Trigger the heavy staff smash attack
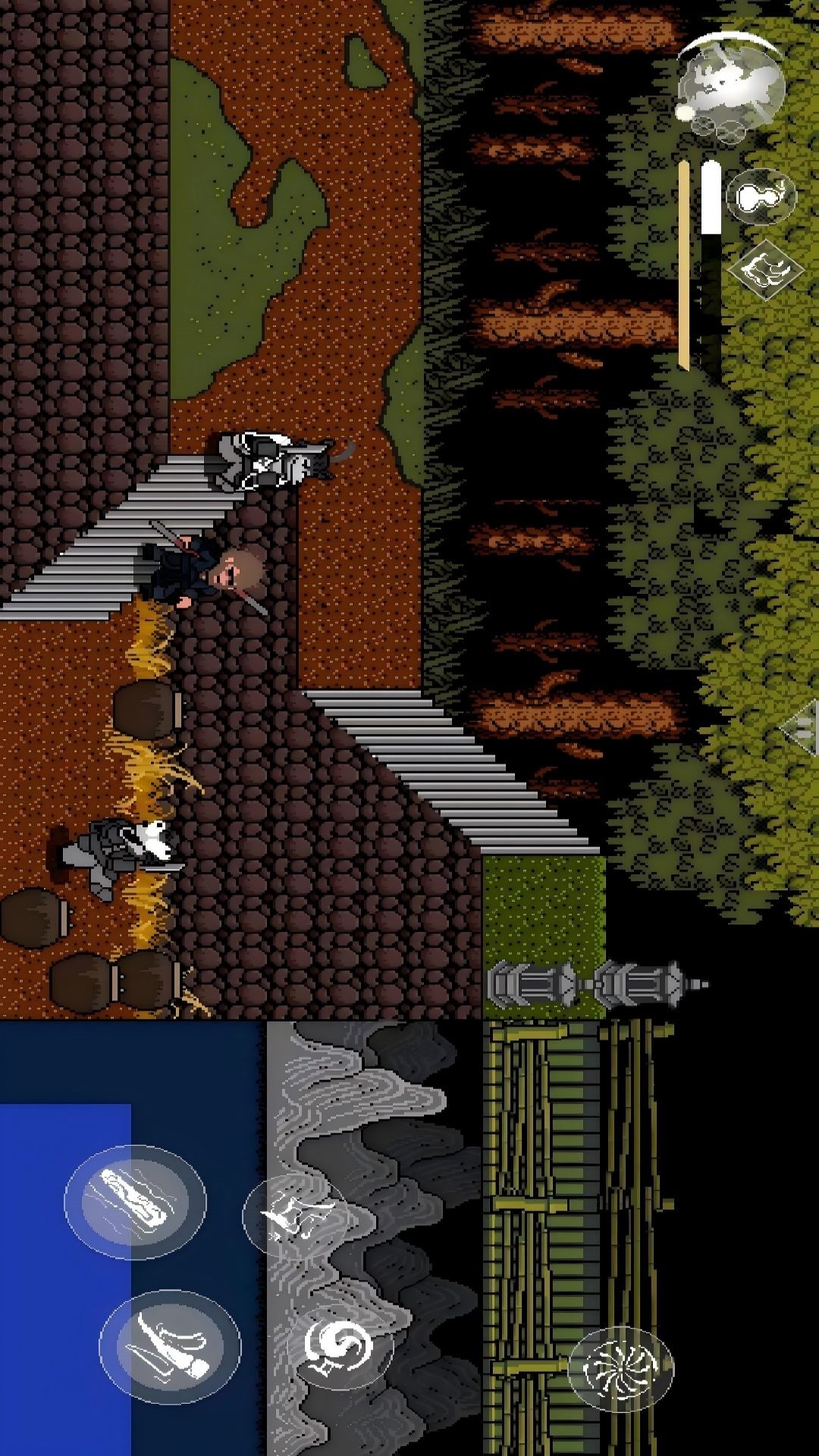Screen dimensions: 819x1456 tap(135, 1201)
